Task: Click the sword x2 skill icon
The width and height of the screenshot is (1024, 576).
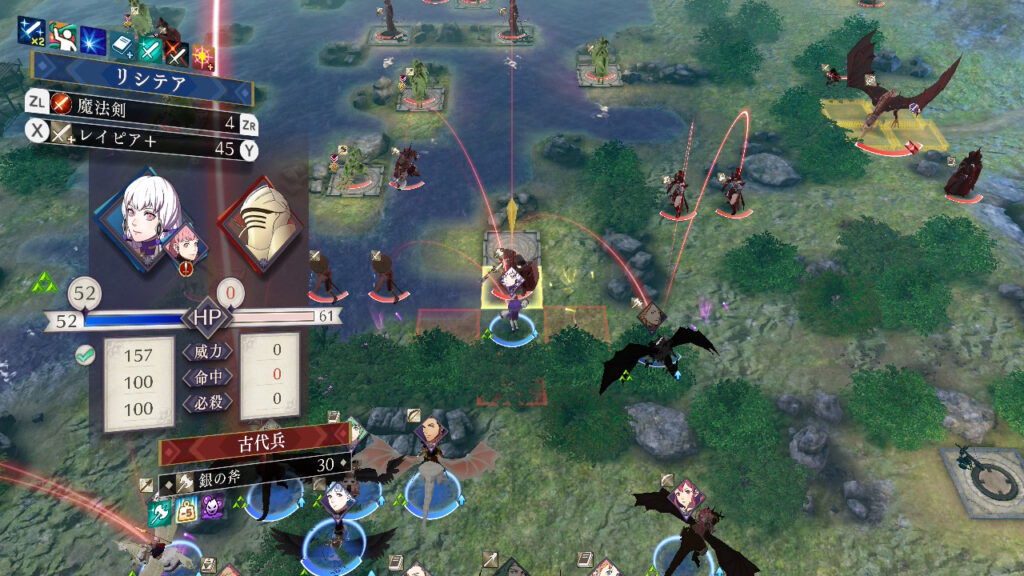Action: [x=31, y=30]
